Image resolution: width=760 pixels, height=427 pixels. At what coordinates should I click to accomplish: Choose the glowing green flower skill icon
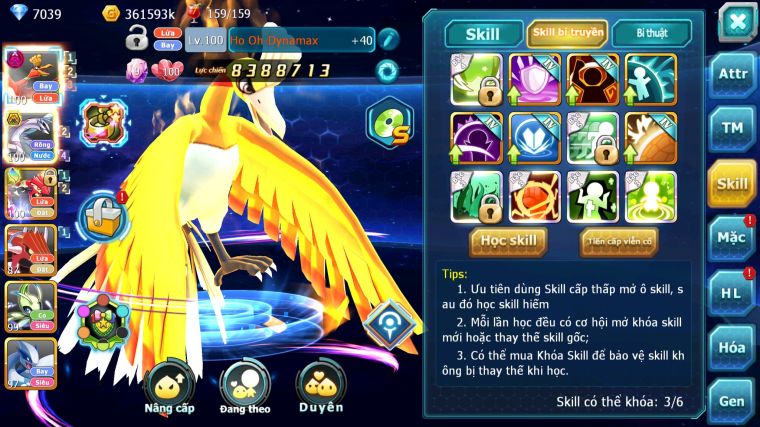(x=650, y=196)
